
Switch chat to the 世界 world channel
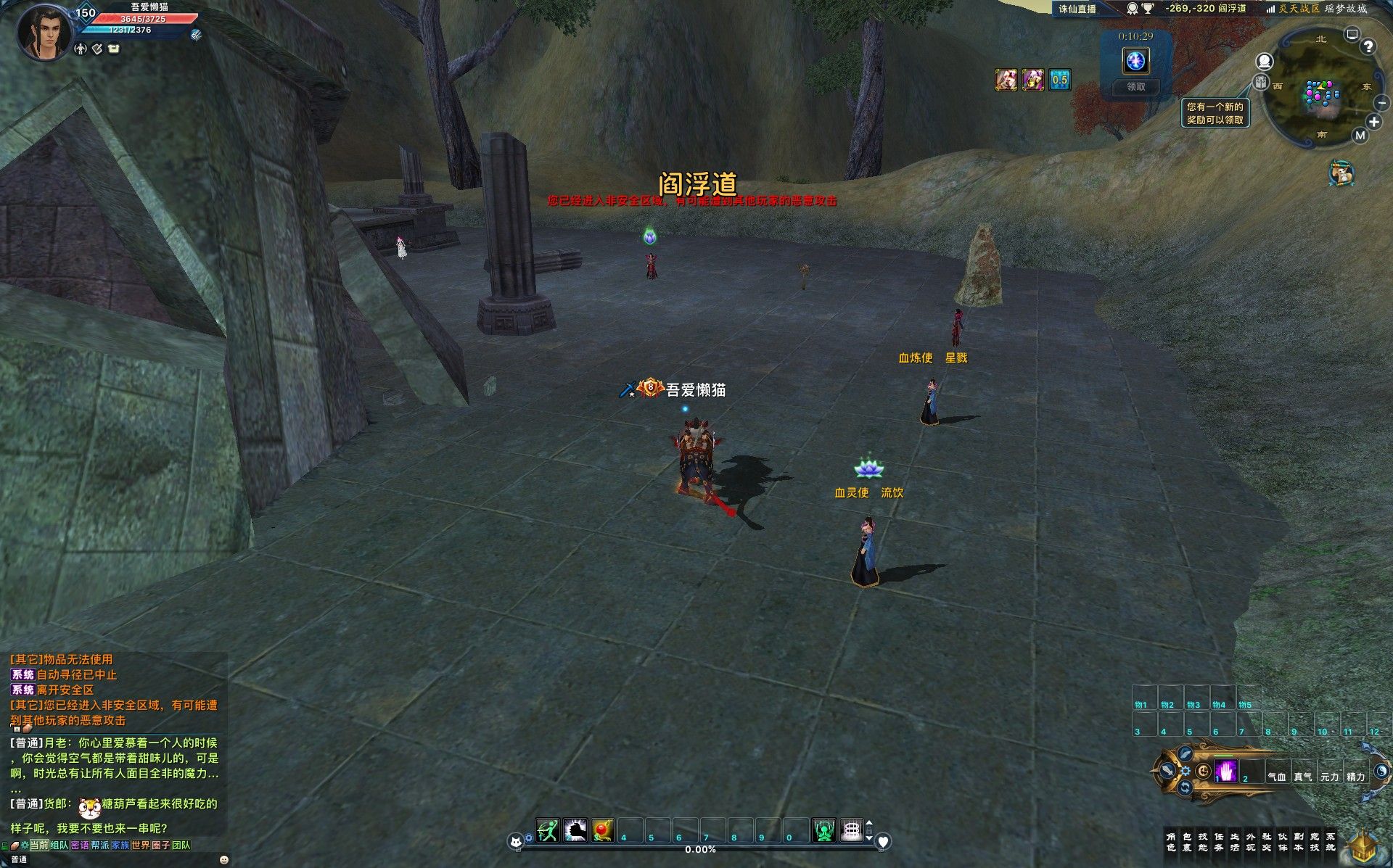pyautogui.click(x=140, y=846)
